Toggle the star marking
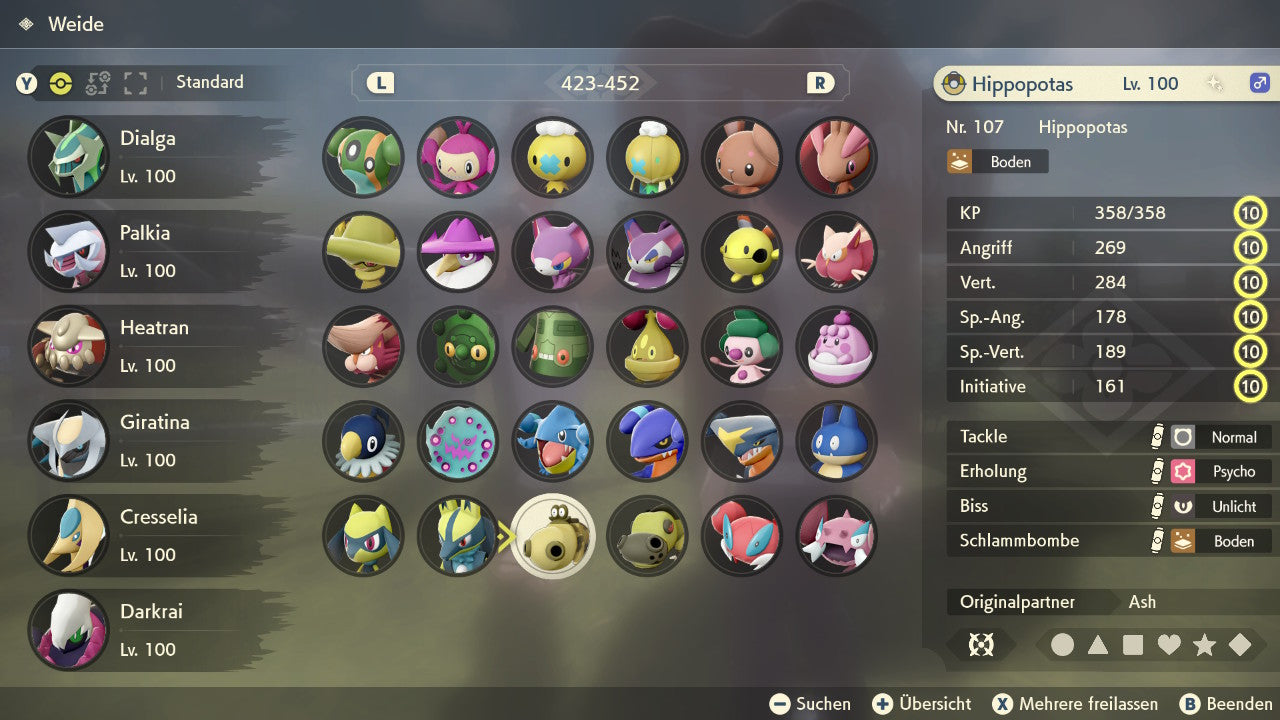1280x720 pixels. pos(1204,645)
